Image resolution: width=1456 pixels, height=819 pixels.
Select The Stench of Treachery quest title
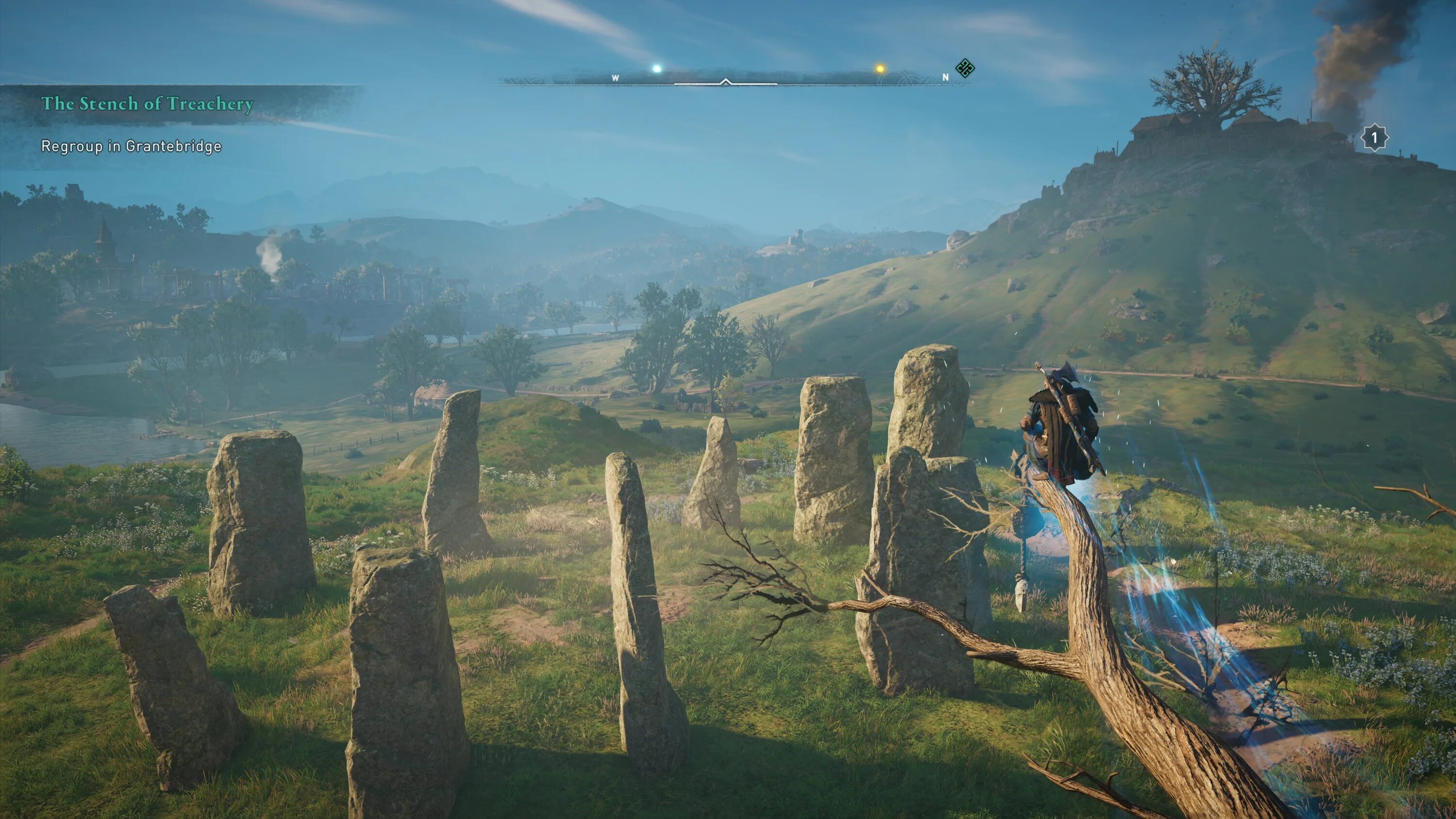147,103
